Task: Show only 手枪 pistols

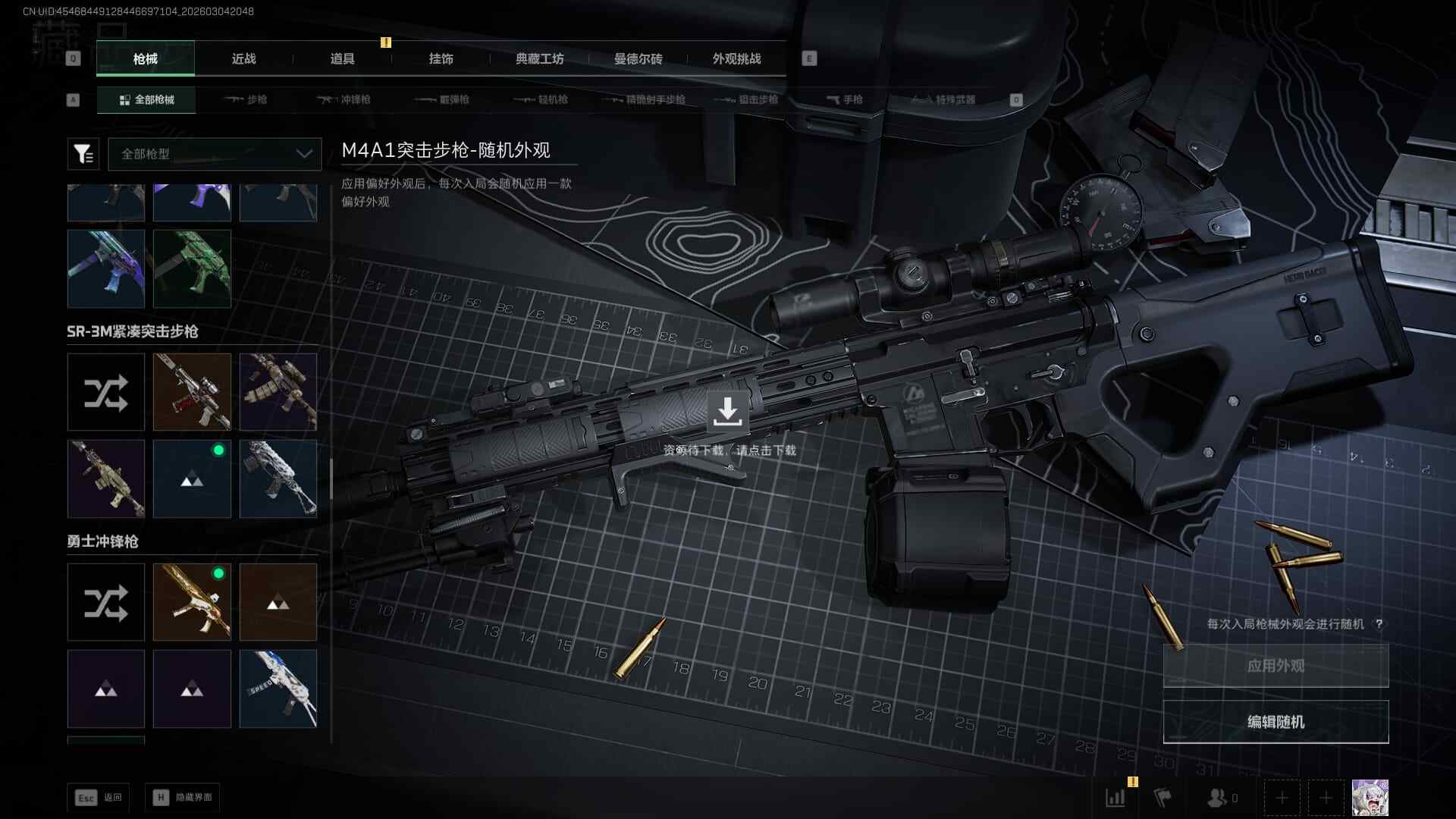Action: point(845,100)
